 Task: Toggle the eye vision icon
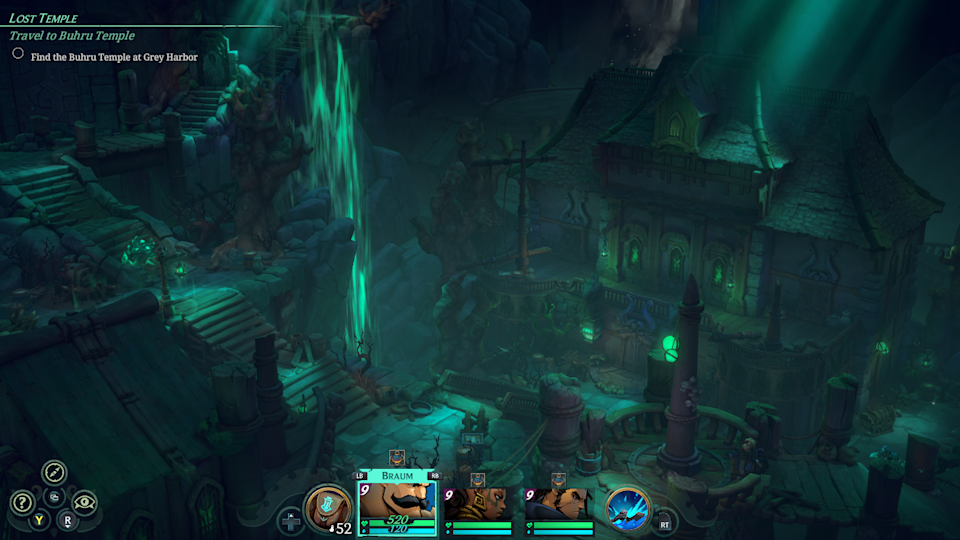pos(85,503)
